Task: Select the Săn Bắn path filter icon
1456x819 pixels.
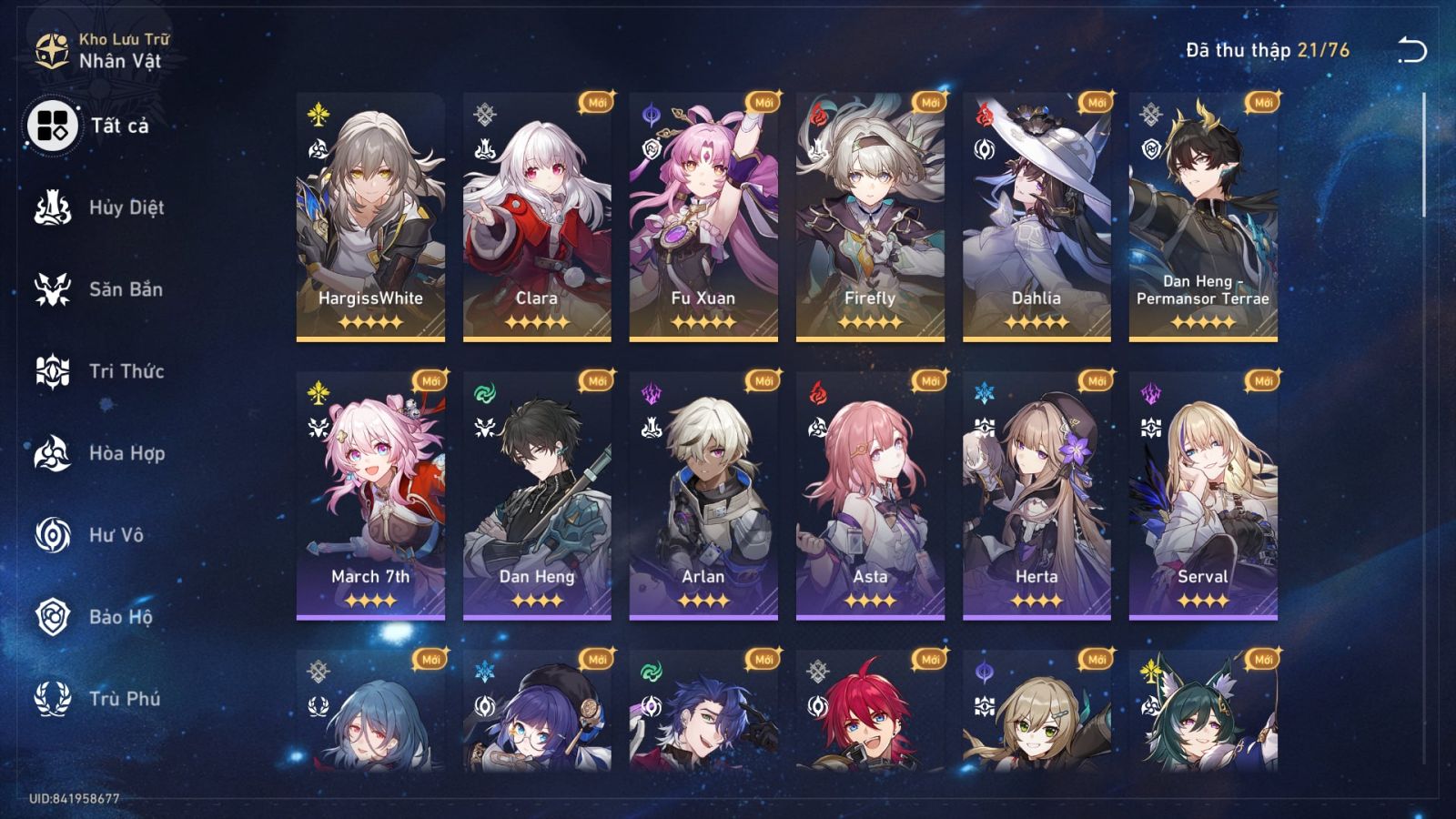Action: pyautogui.click(x=52, y=289)
